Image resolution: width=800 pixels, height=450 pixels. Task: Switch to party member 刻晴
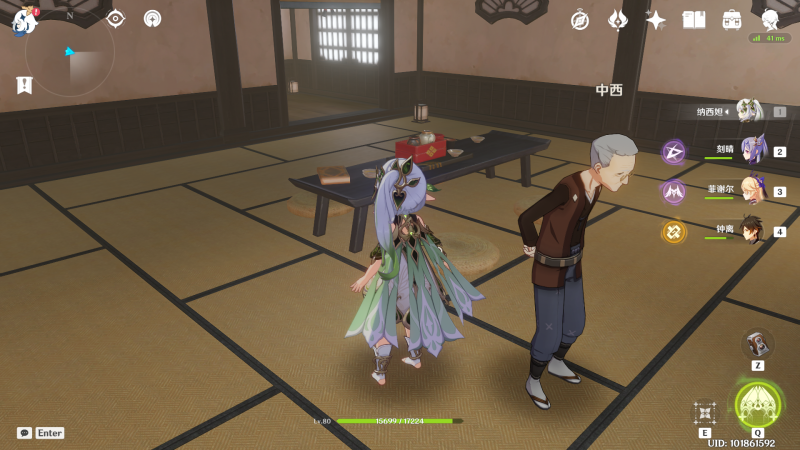[750, 151]
